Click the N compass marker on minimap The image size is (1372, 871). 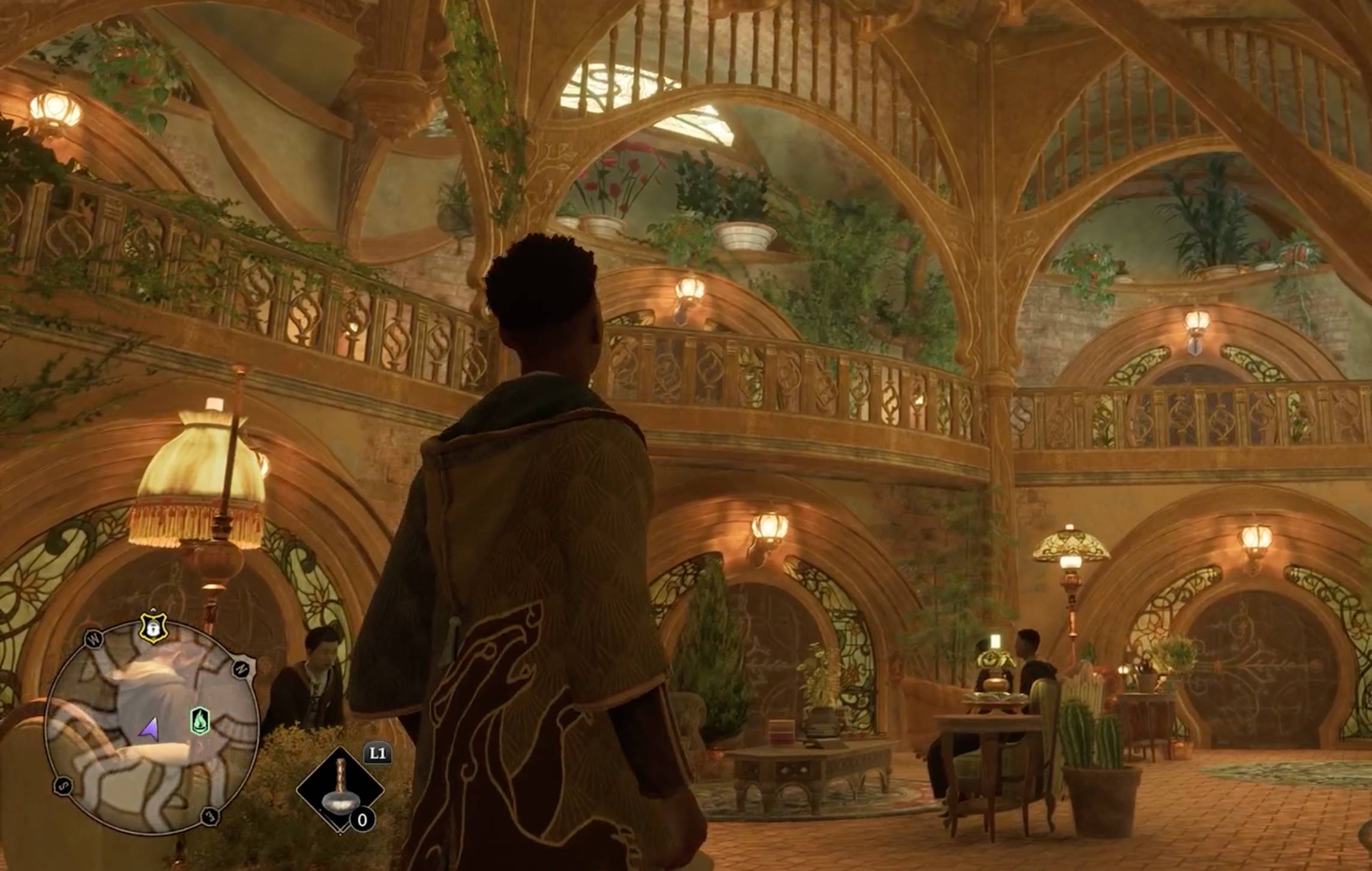click(x=242, y=668)
